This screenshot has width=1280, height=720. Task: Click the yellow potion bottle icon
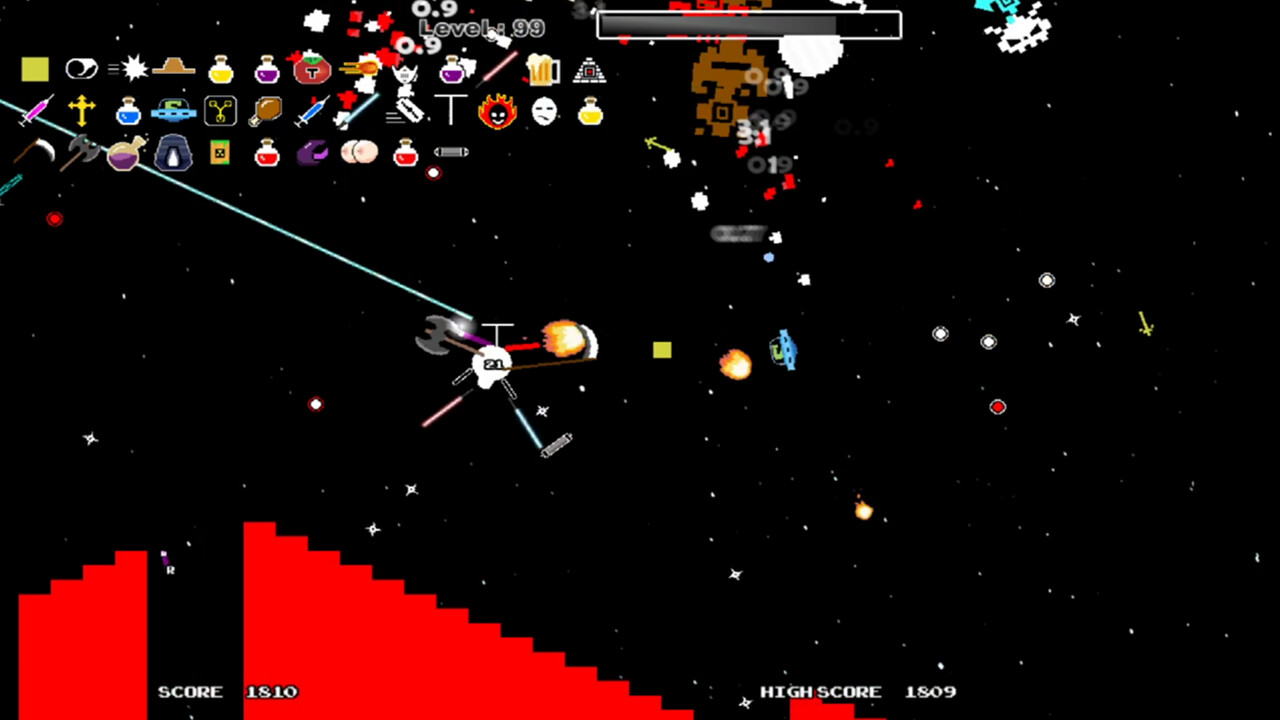coord(220,69)
